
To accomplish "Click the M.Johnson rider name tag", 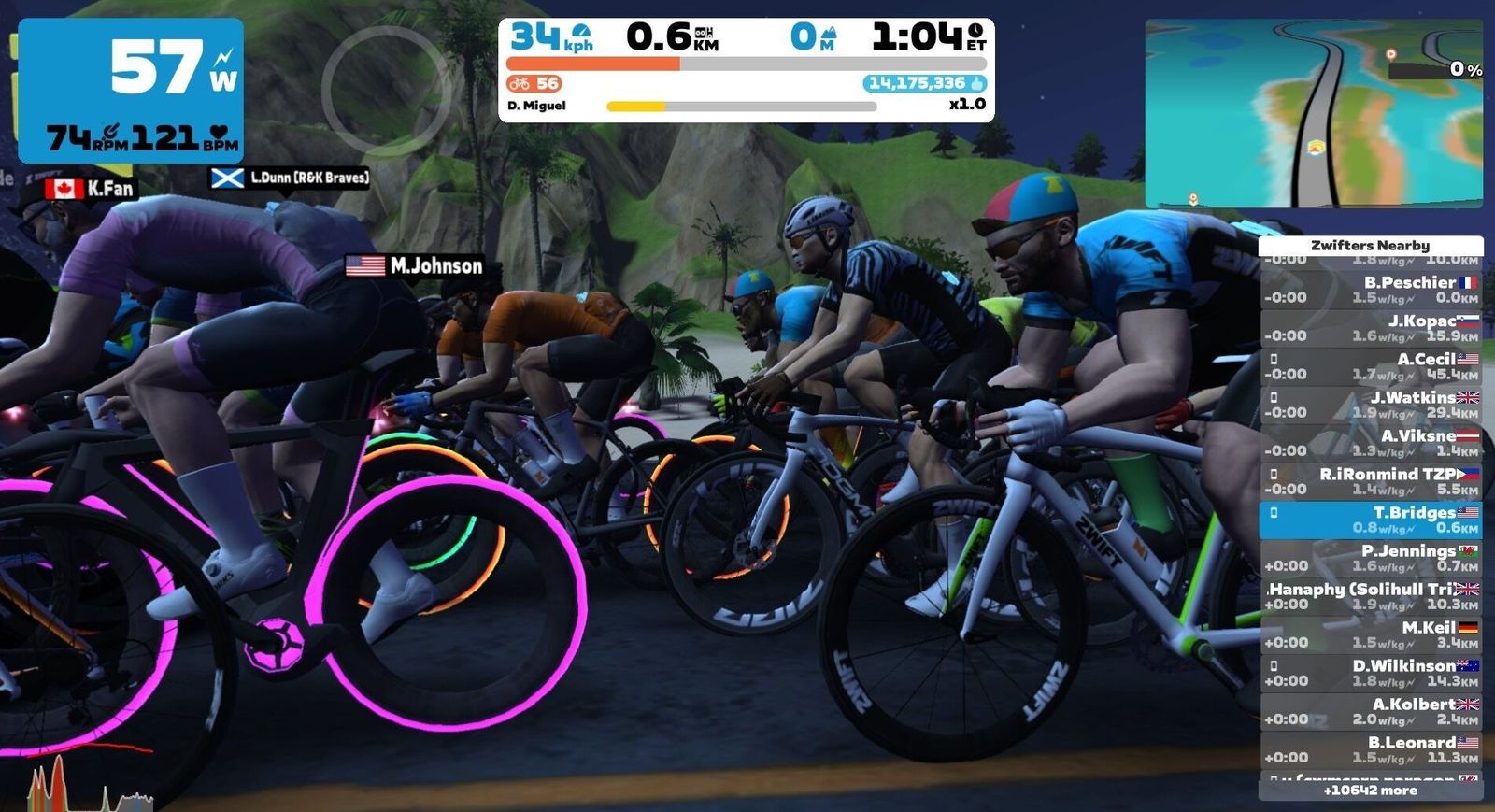I will point(415,266).
